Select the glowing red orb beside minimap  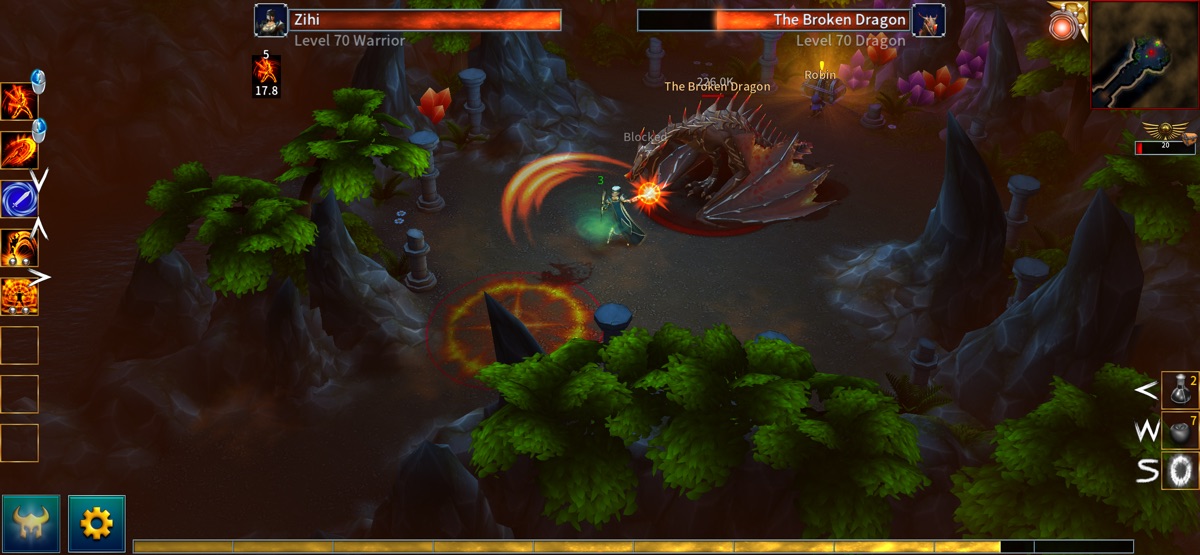tap(1060, 27)
